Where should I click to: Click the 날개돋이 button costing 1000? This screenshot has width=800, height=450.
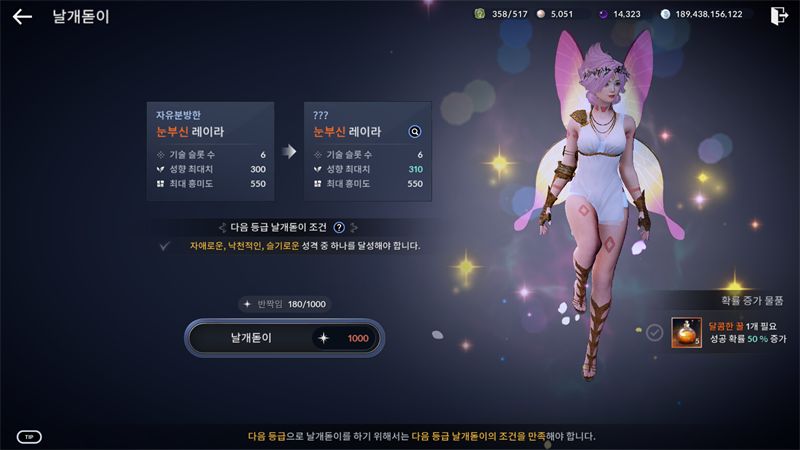(284, 338)
